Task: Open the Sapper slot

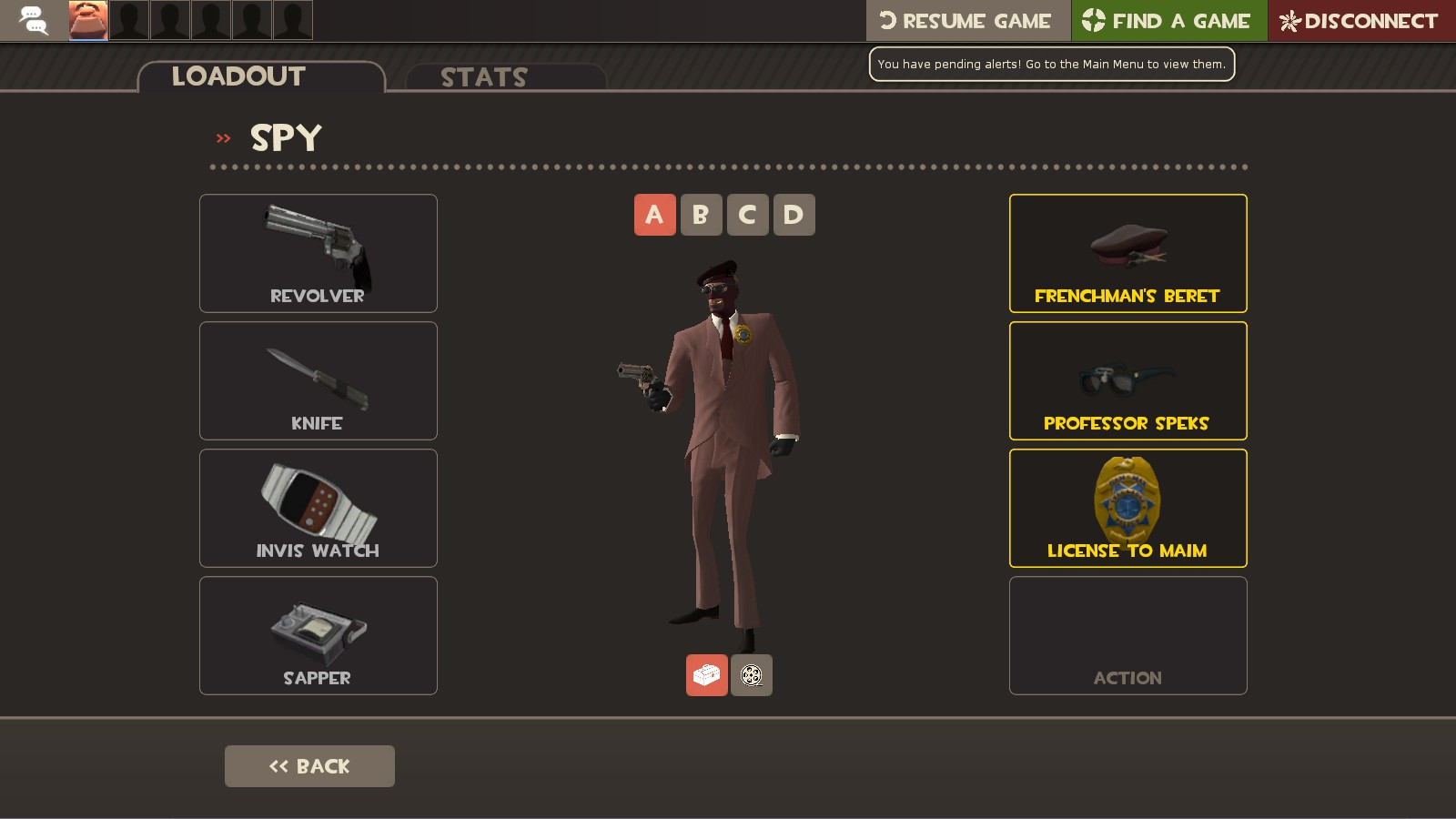Action: tap(318, 635)
